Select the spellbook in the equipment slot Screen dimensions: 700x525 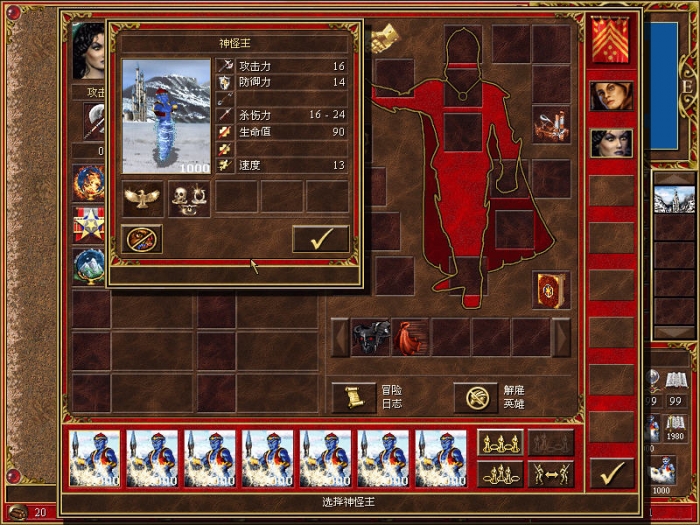click(x=551, y=289)
